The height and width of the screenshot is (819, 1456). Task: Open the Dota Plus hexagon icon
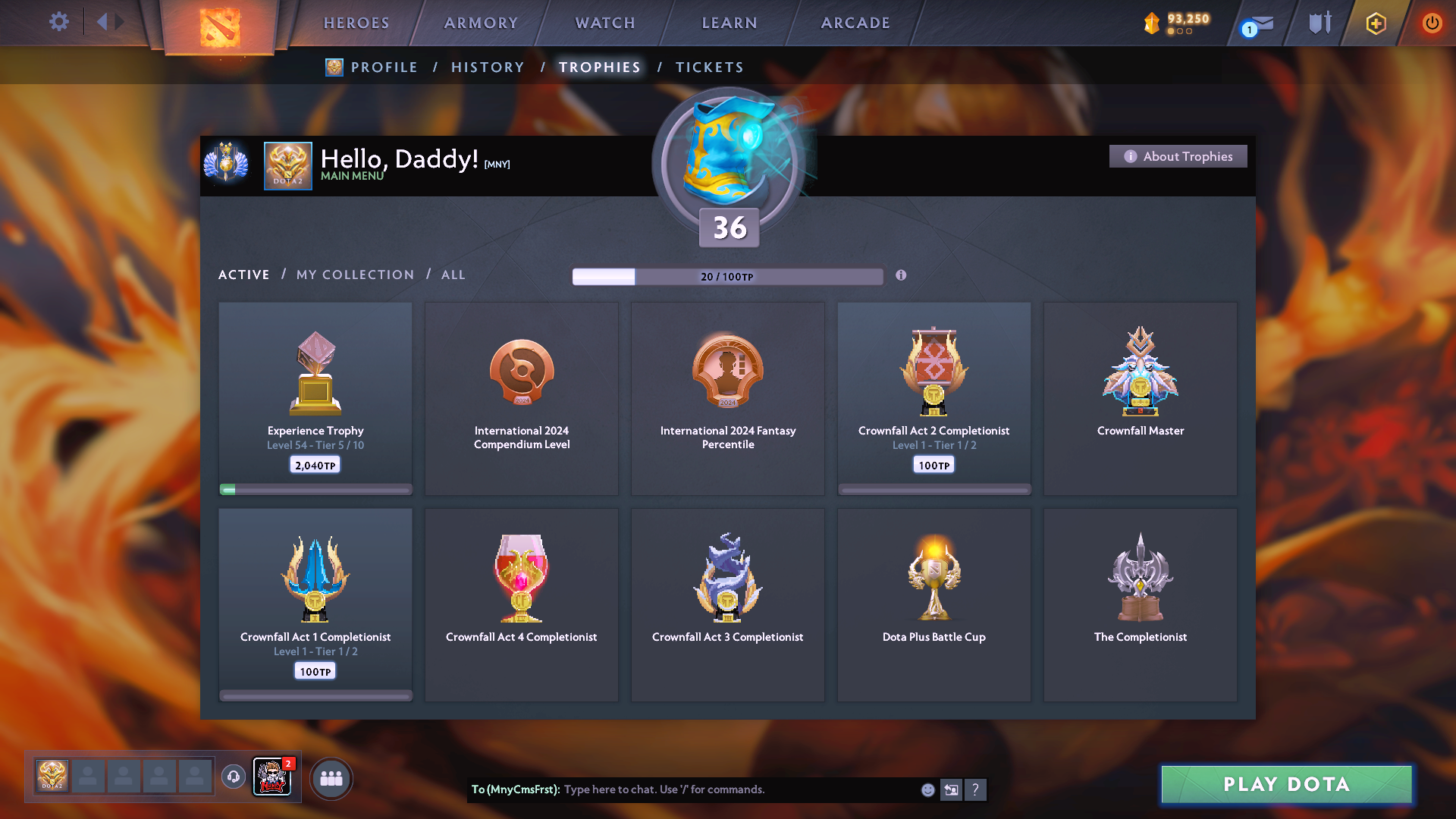(1375, 24)
